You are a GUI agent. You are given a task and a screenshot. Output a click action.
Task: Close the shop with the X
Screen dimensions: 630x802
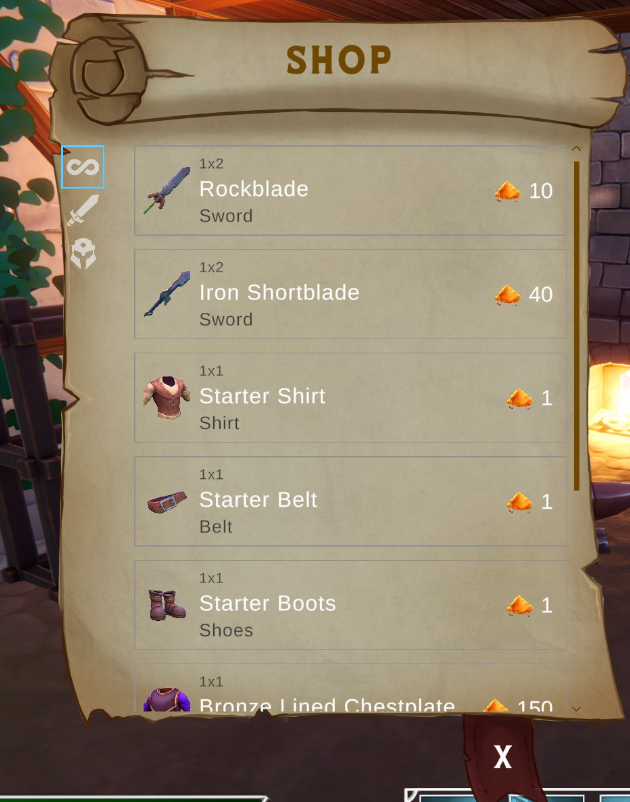[x=502, y=757]
